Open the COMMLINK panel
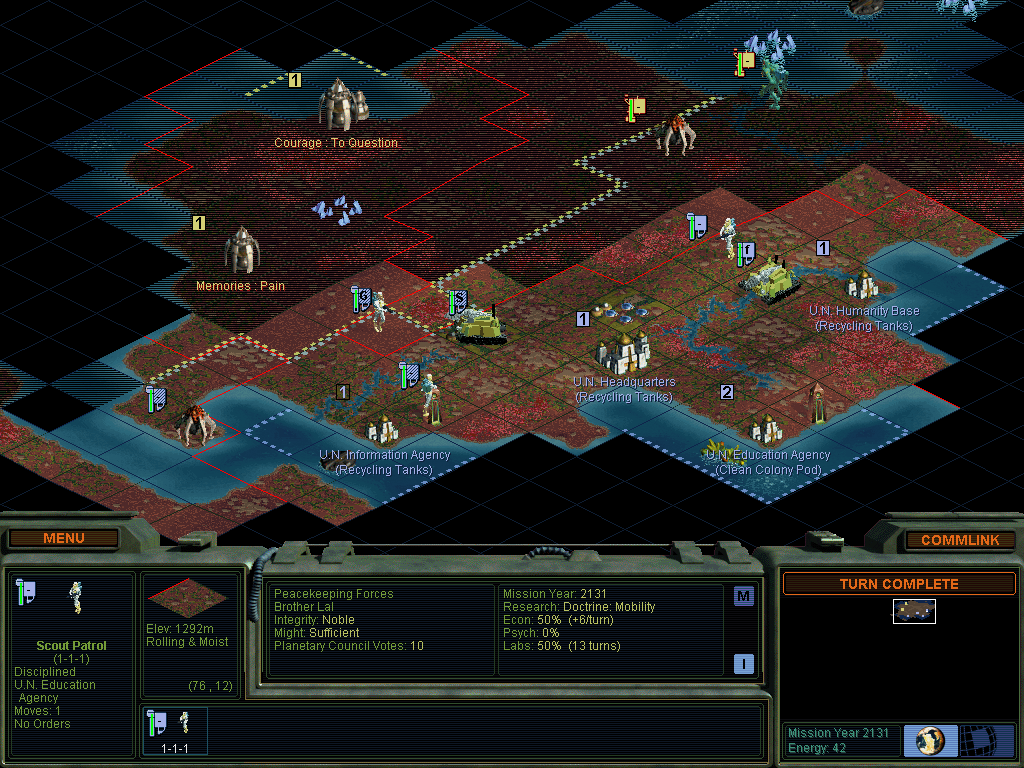This screenshot has width=1024, height=768. (x=959, y=540)
